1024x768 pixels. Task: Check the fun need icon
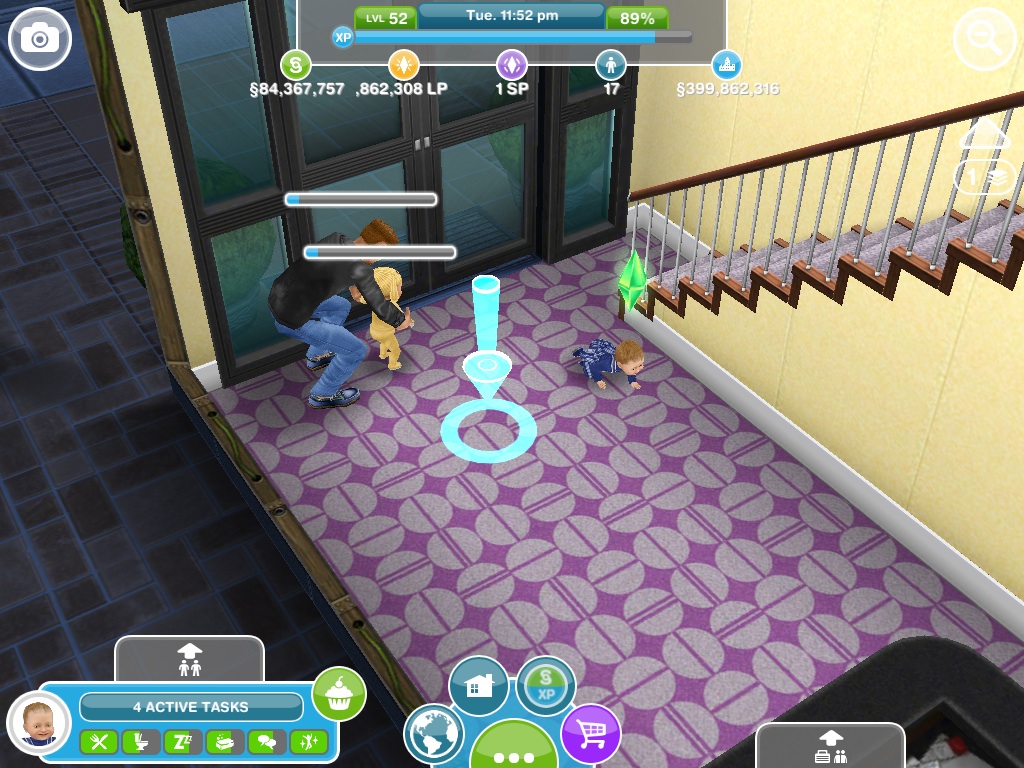pyautogui.click(x=308, y=742)
